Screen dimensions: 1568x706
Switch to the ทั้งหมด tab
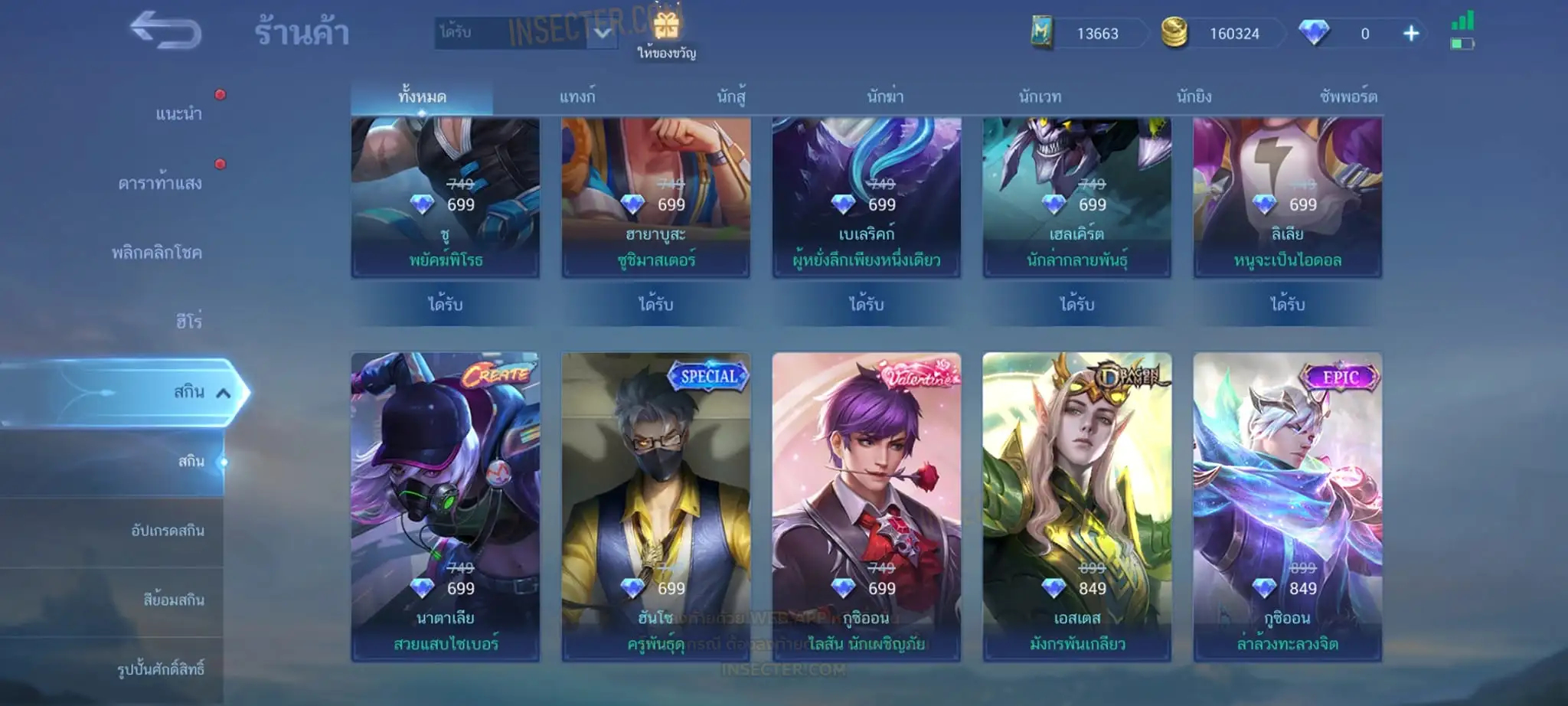(422, 97)
